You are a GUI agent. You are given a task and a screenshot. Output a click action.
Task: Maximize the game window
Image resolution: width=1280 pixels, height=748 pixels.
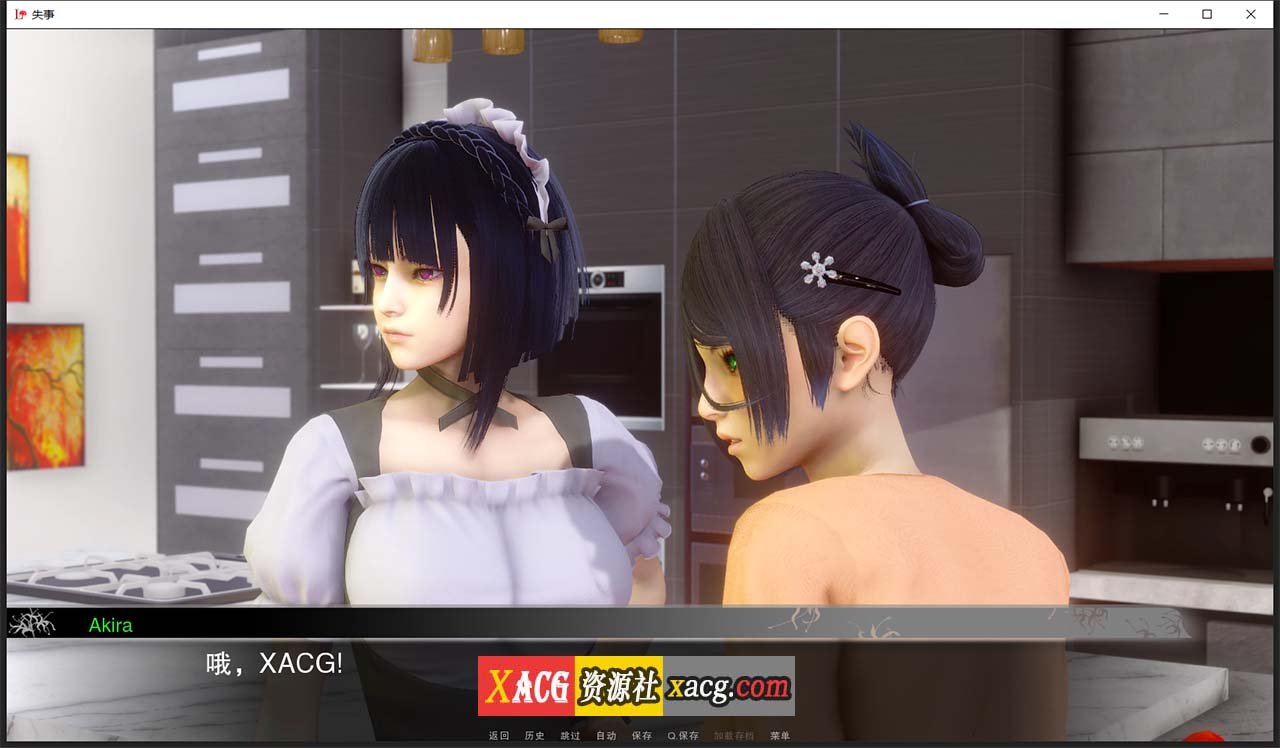tap(1207, 14)
